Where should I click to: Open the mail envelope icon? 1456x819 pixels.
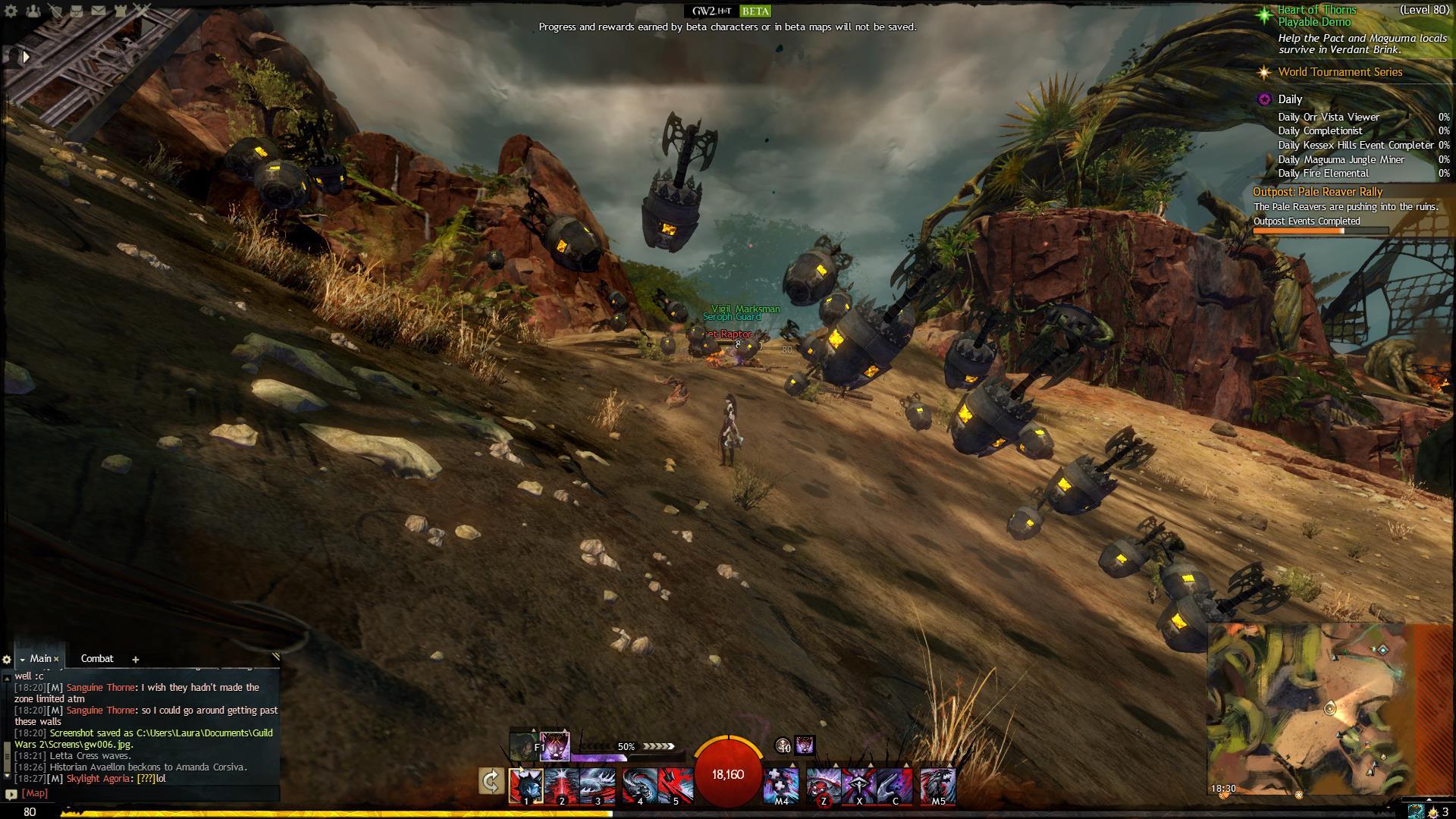[x=99, y=11]
